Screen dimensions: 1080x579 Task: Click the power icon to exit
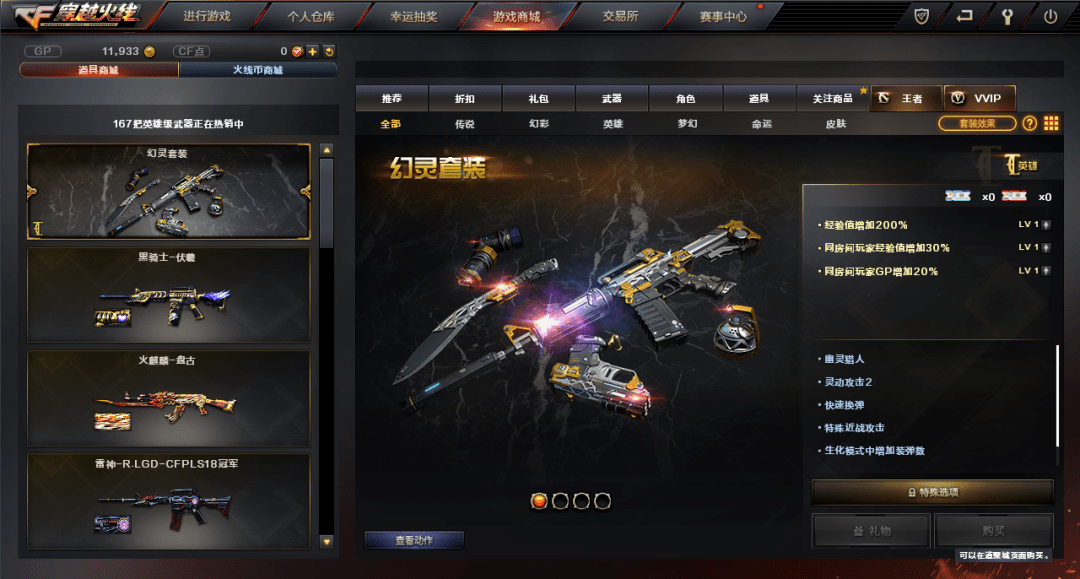coord(1050,16)
